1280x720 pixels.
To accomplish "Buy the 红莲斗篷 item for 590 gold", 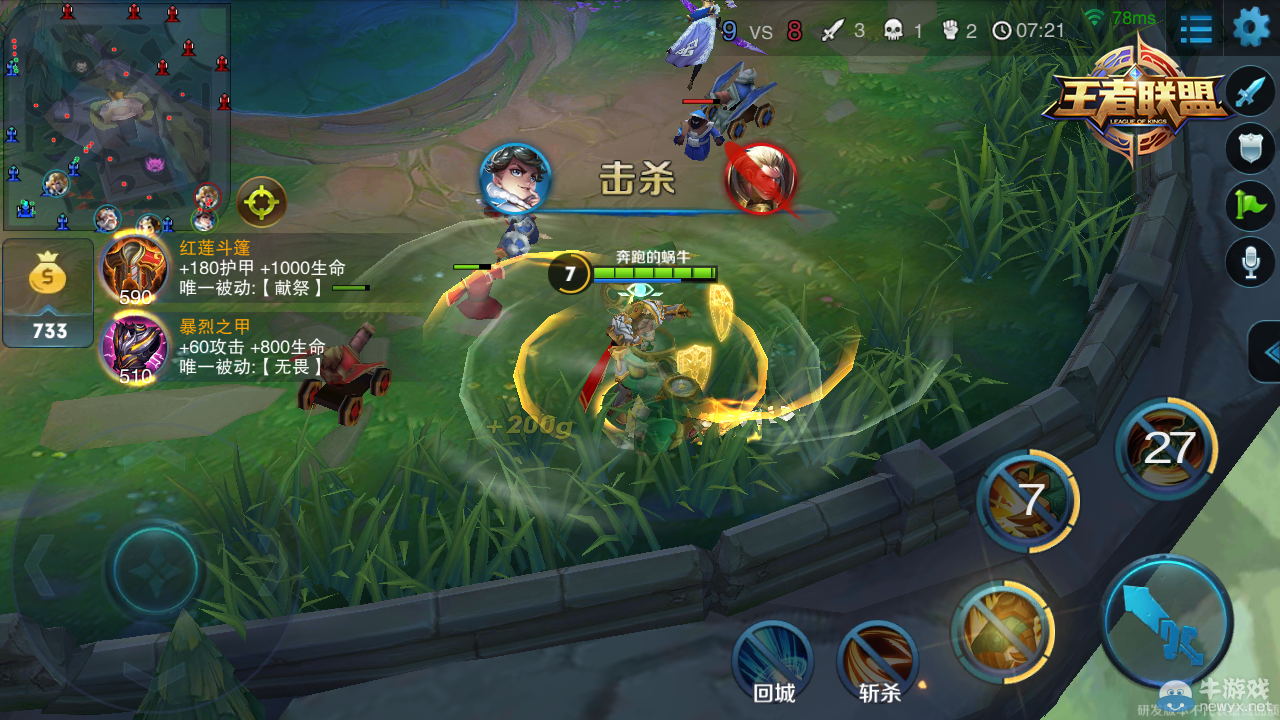I will (135, 270).
